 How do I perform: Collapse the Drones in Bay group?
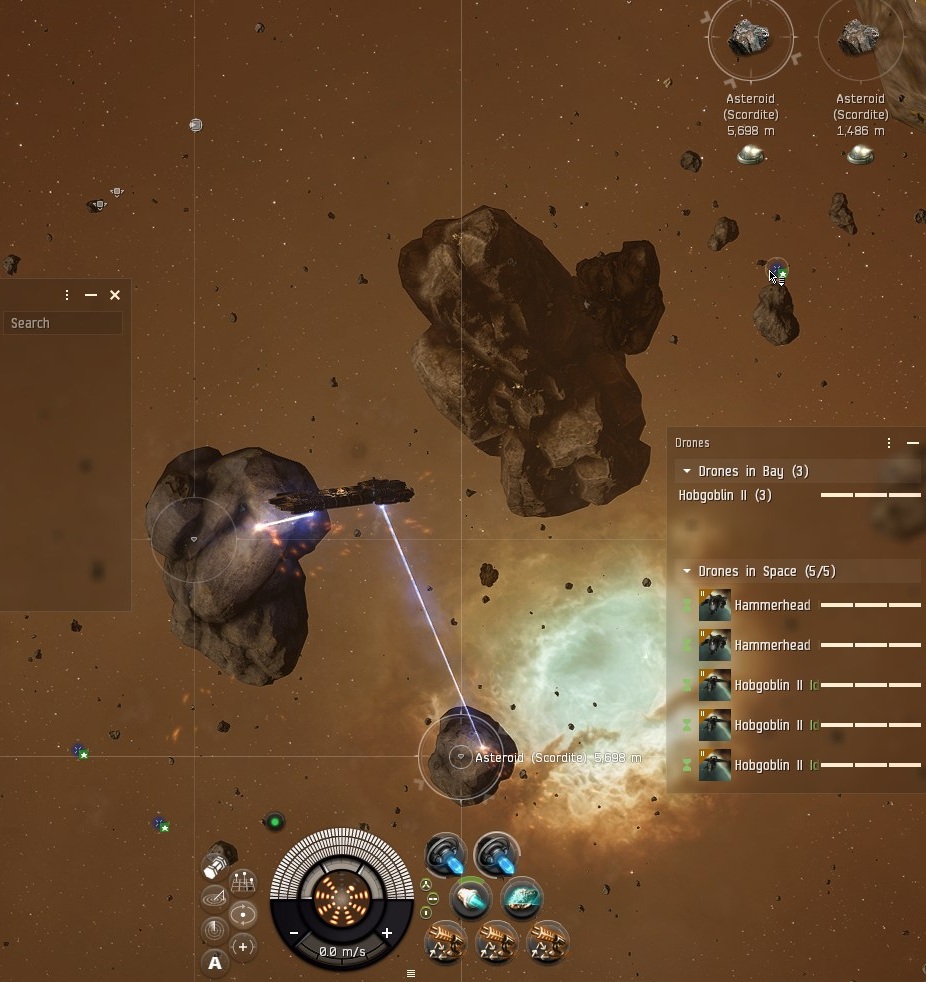click(x=687, y=471)
